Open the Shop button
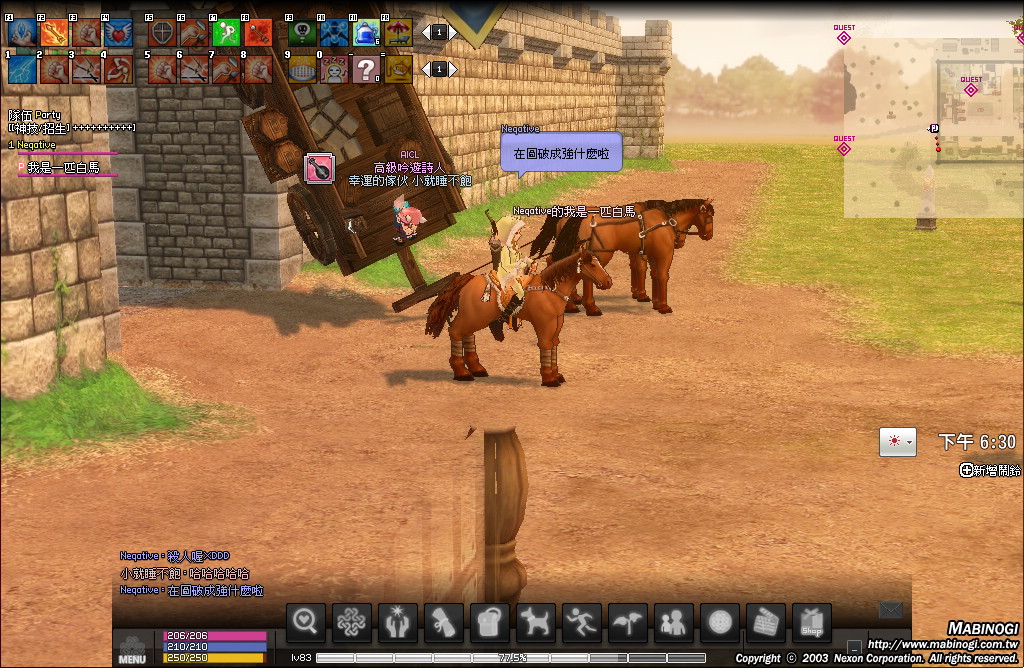This screenshot has height=668, width=1024. pos(812,622)
